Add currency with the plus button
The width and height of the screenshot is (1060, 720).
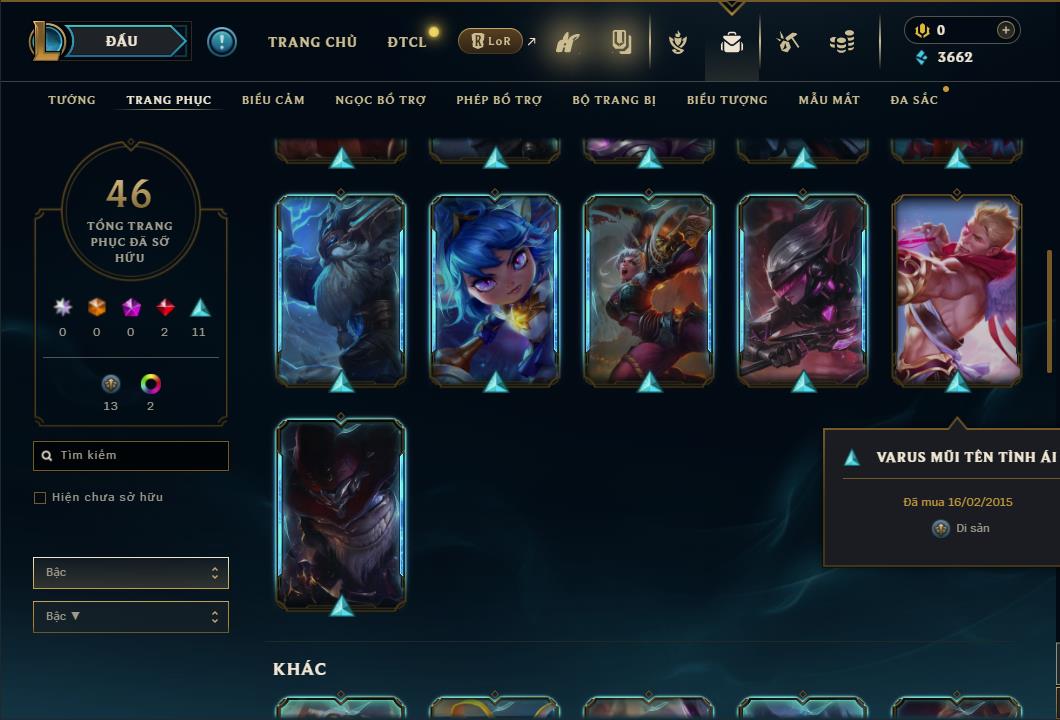(x=1006, y=30)
